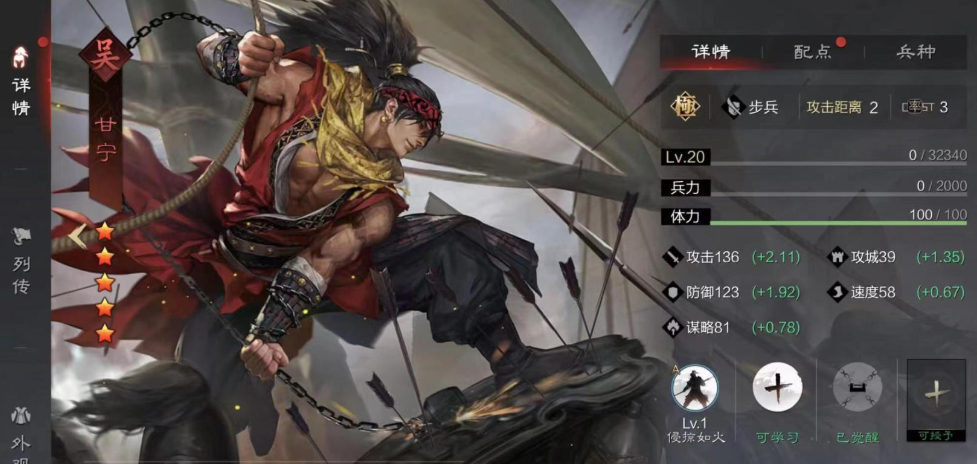Select the 详情 tab in top panel
977x464 pixels.
[711, 52]
